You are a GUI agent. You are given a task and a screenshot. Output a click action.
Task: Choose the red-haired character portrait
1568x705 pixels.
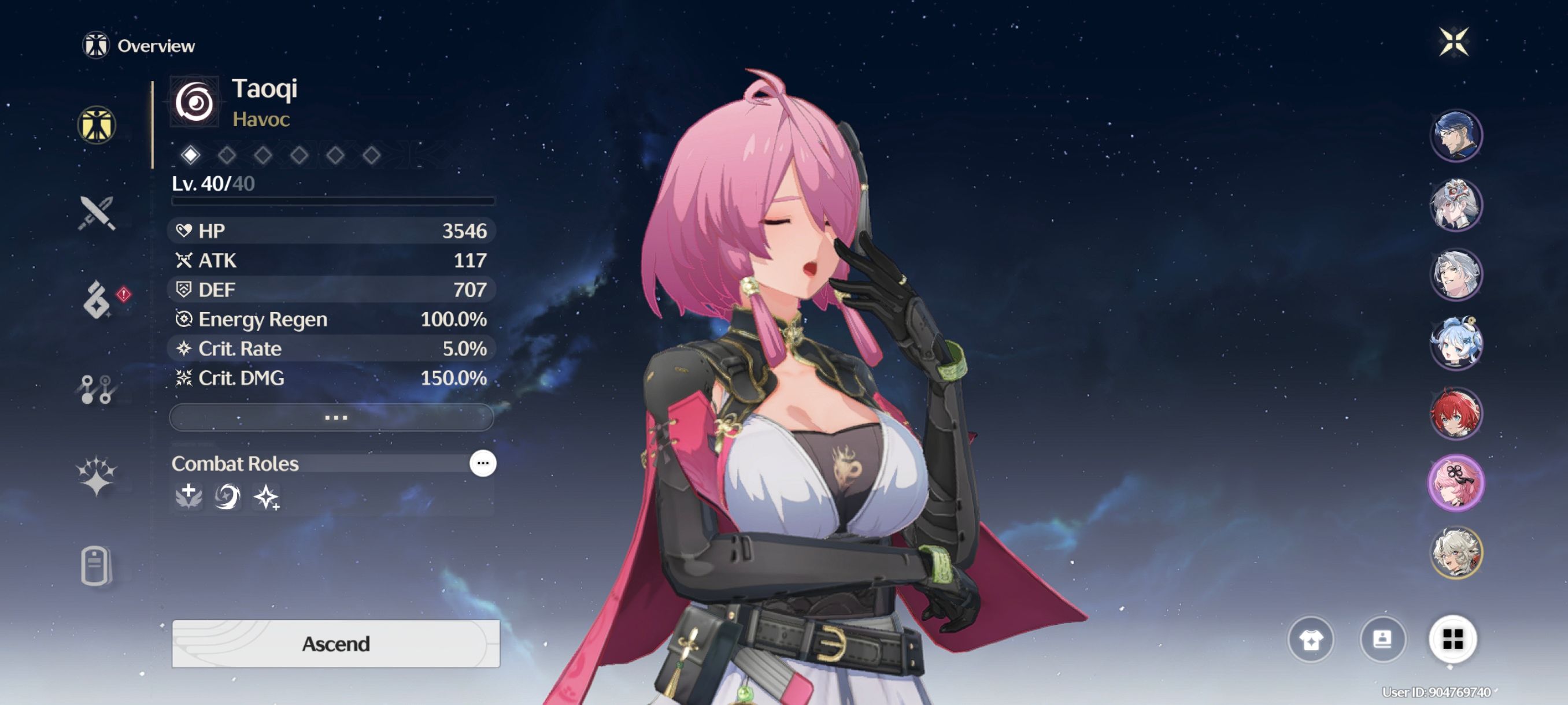1455,414
